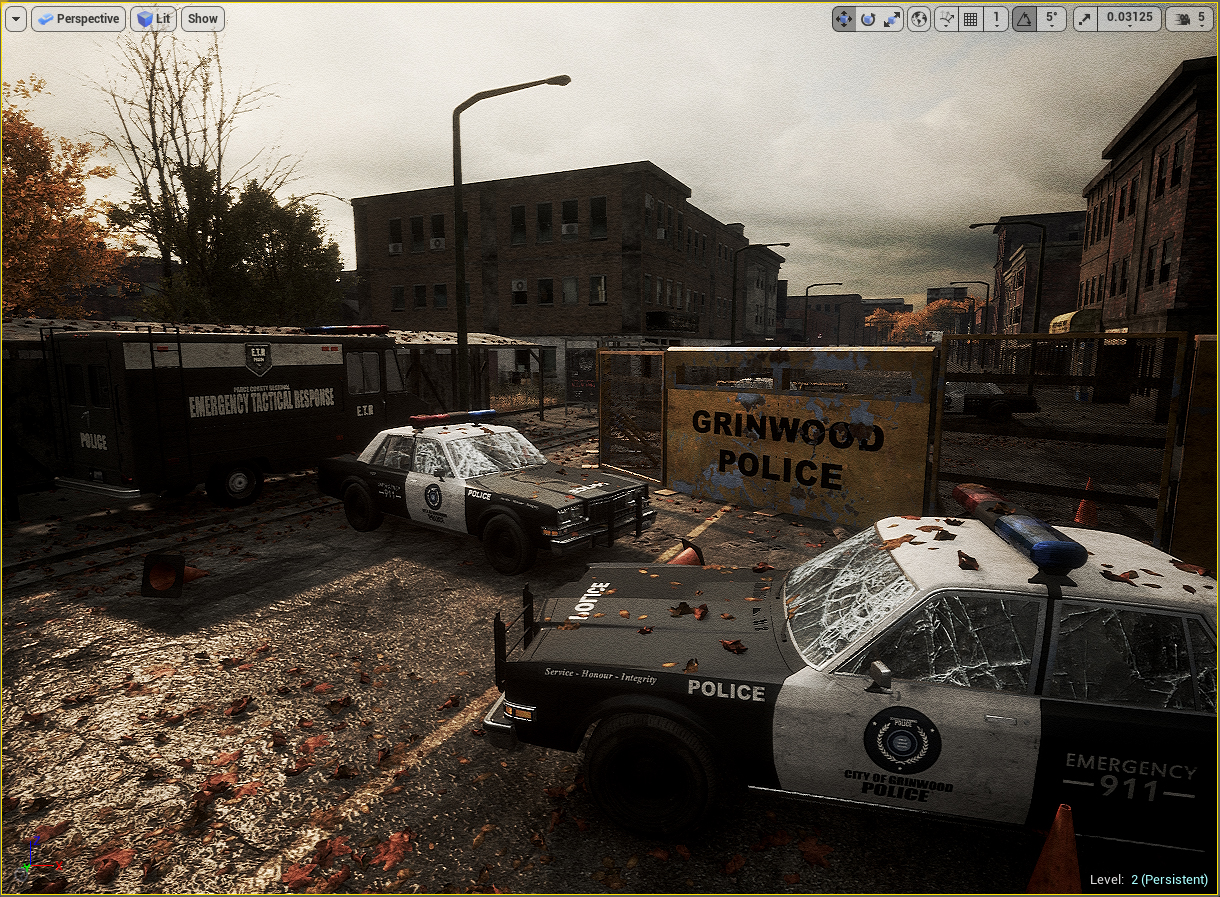The width and height of the screenshot is (1220, 897).
Task: Open the grid snap size dropdown
Action: coord(995,19)
